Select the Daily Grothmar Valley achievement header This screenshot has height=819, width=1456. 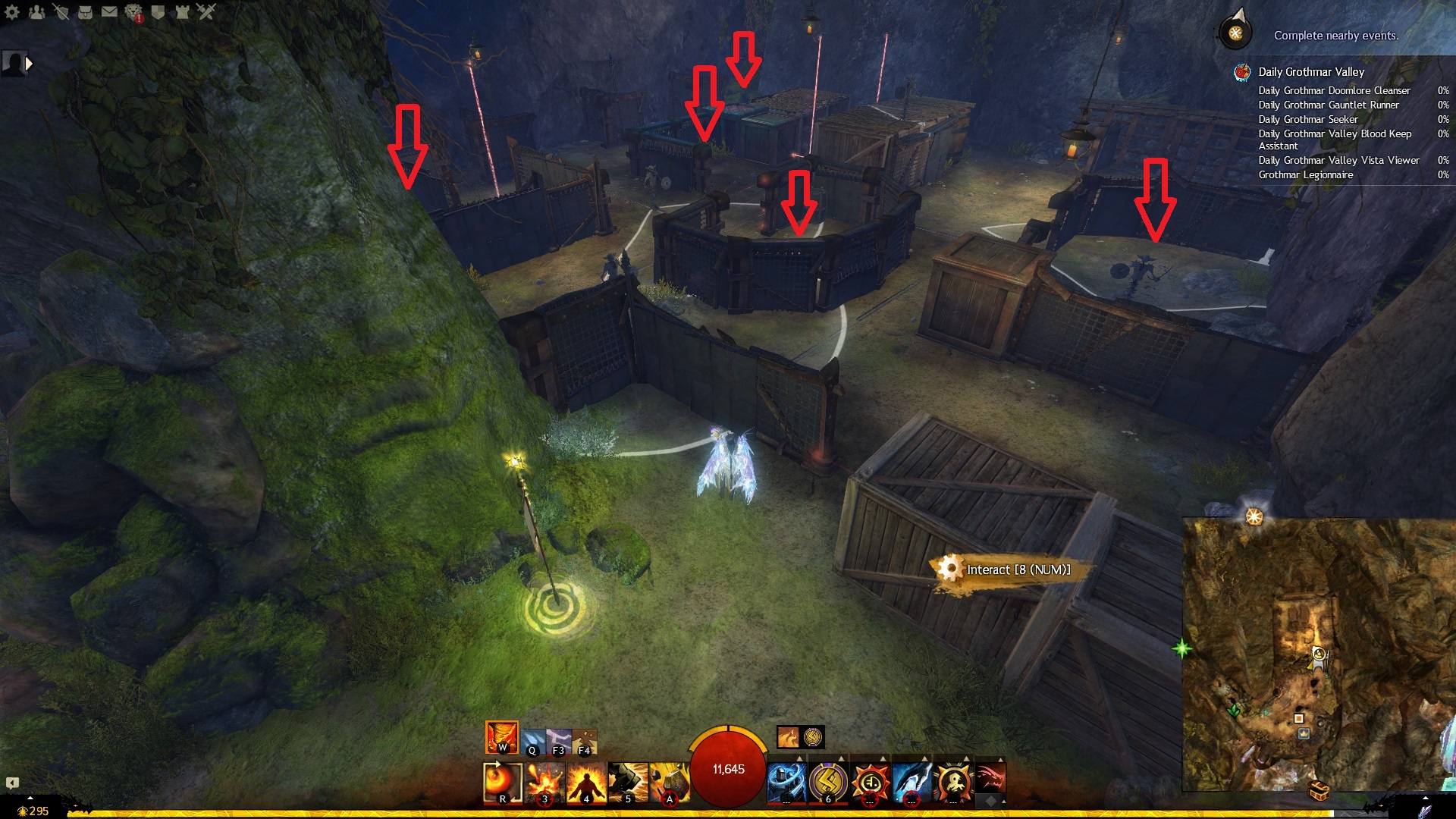(1310, 72)
